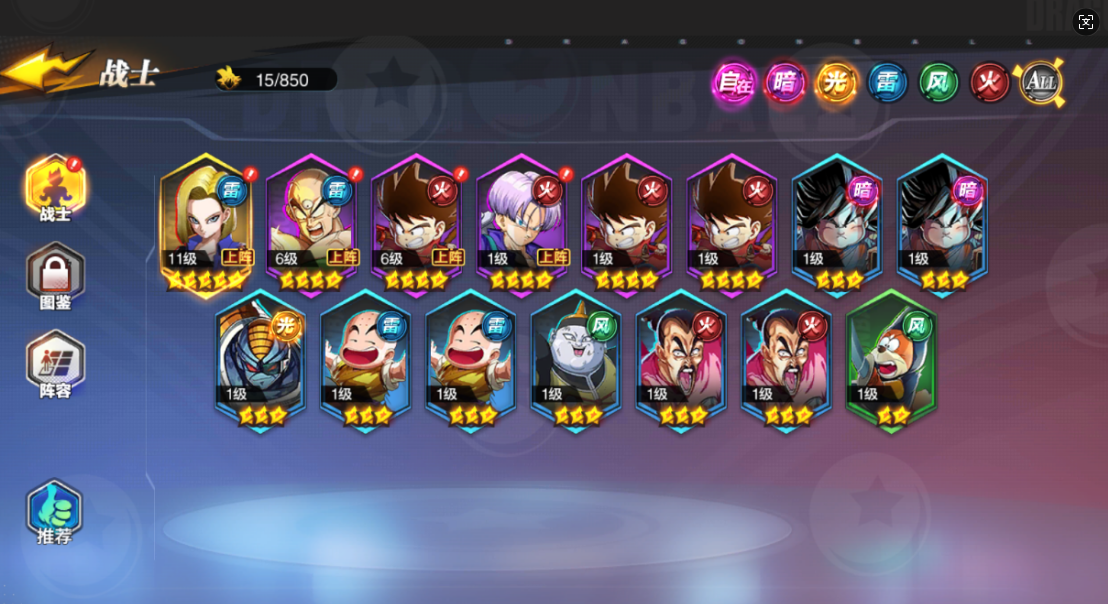The width and height of the screenshot is (1108, 604).
Task: Select the level 11 blonde thunder warrior card
Action: click(x=206, y=225)
